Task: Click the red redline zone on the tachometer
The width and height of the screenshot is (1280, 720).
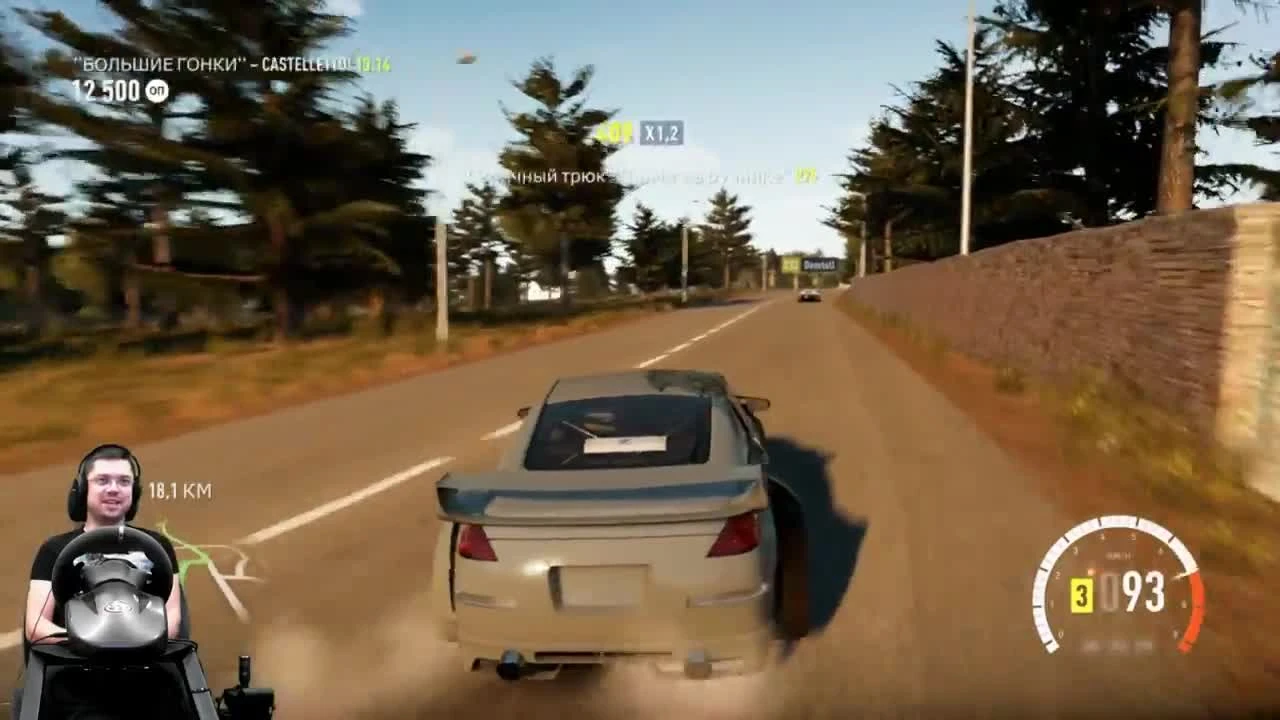Action: [x=1196, y=608]
